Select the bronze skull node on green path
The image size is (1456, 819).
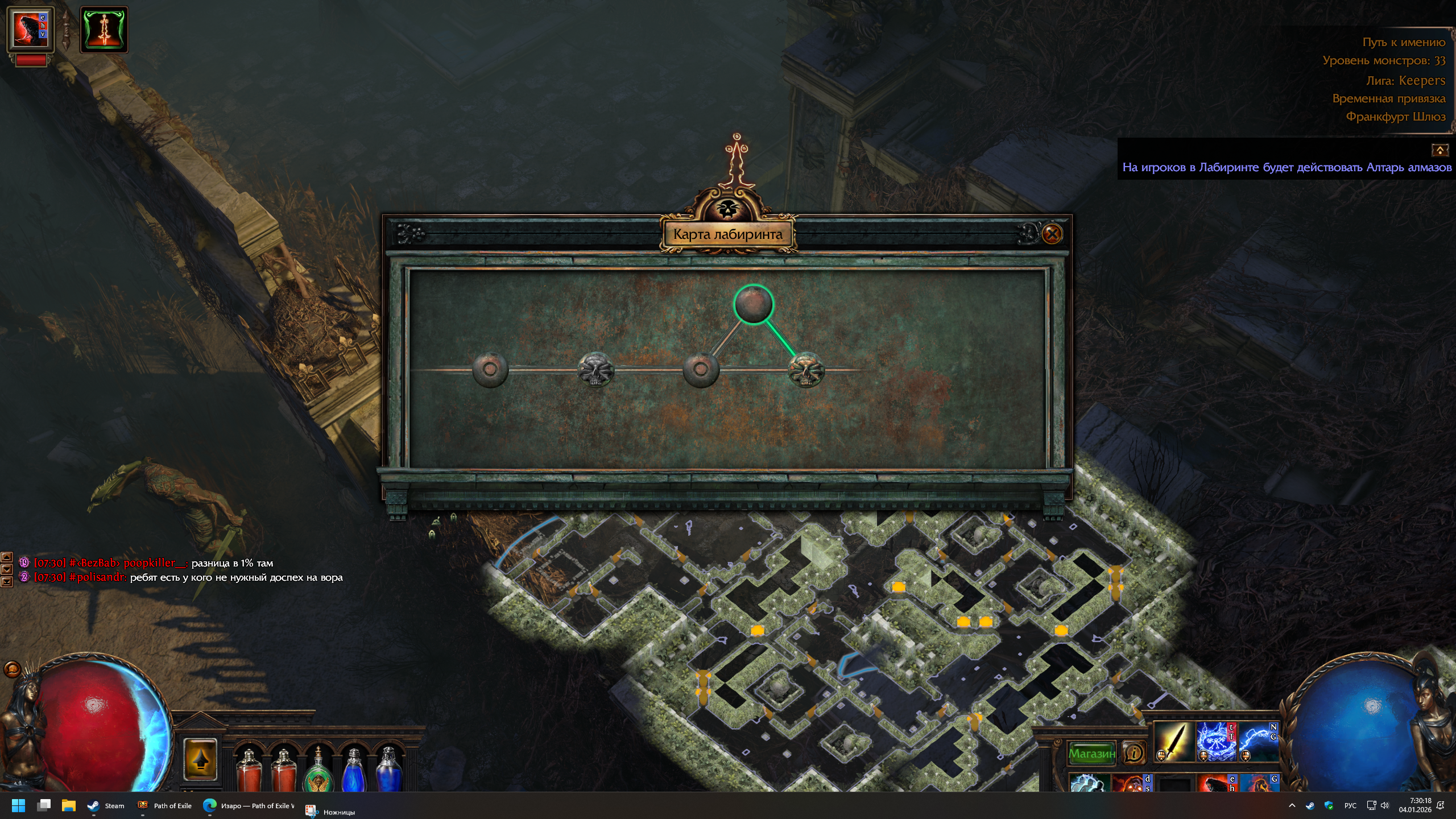806,370
